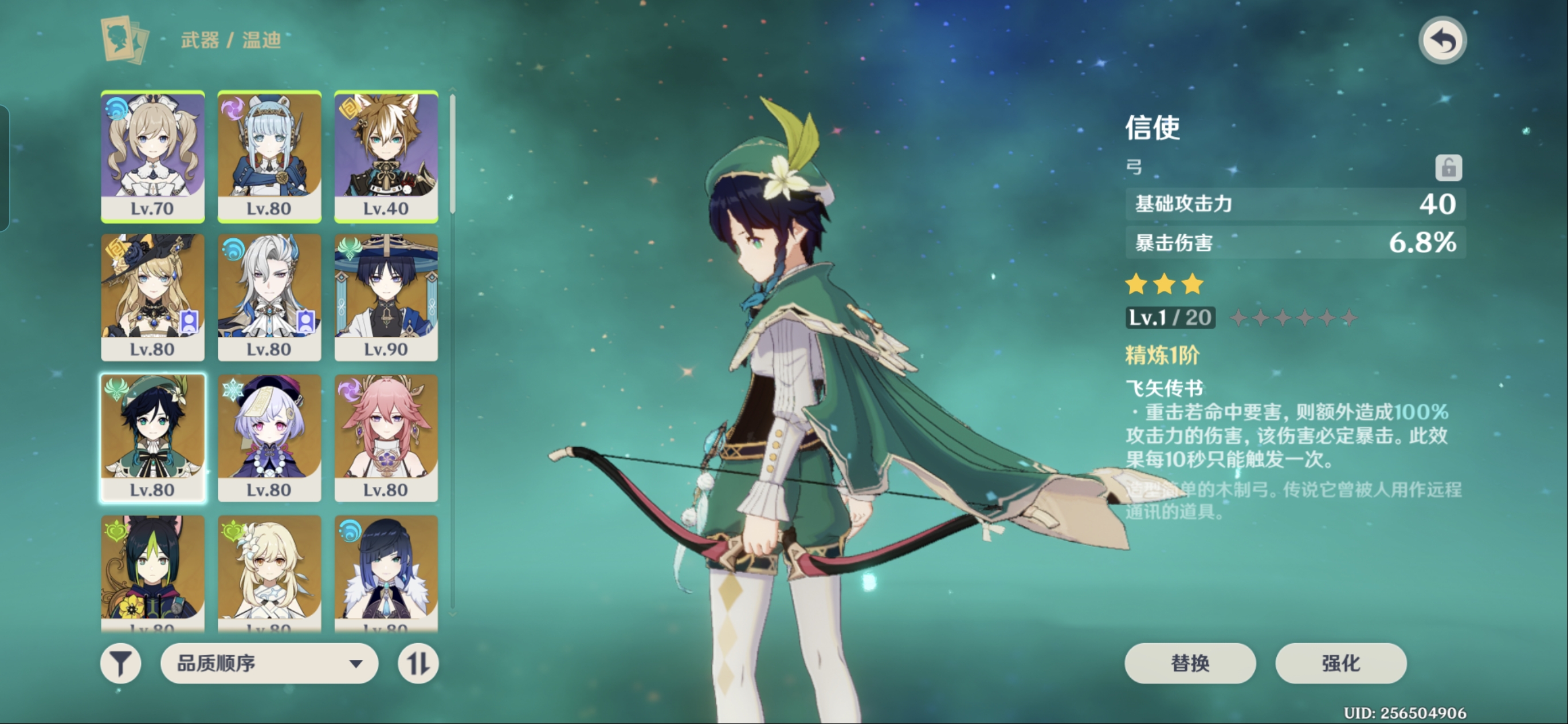Image resolution: width=1568 pixels, height=724 pixels.
Task: Open weapon enhancement with 强化
Action: click(x=1340, y=663)
